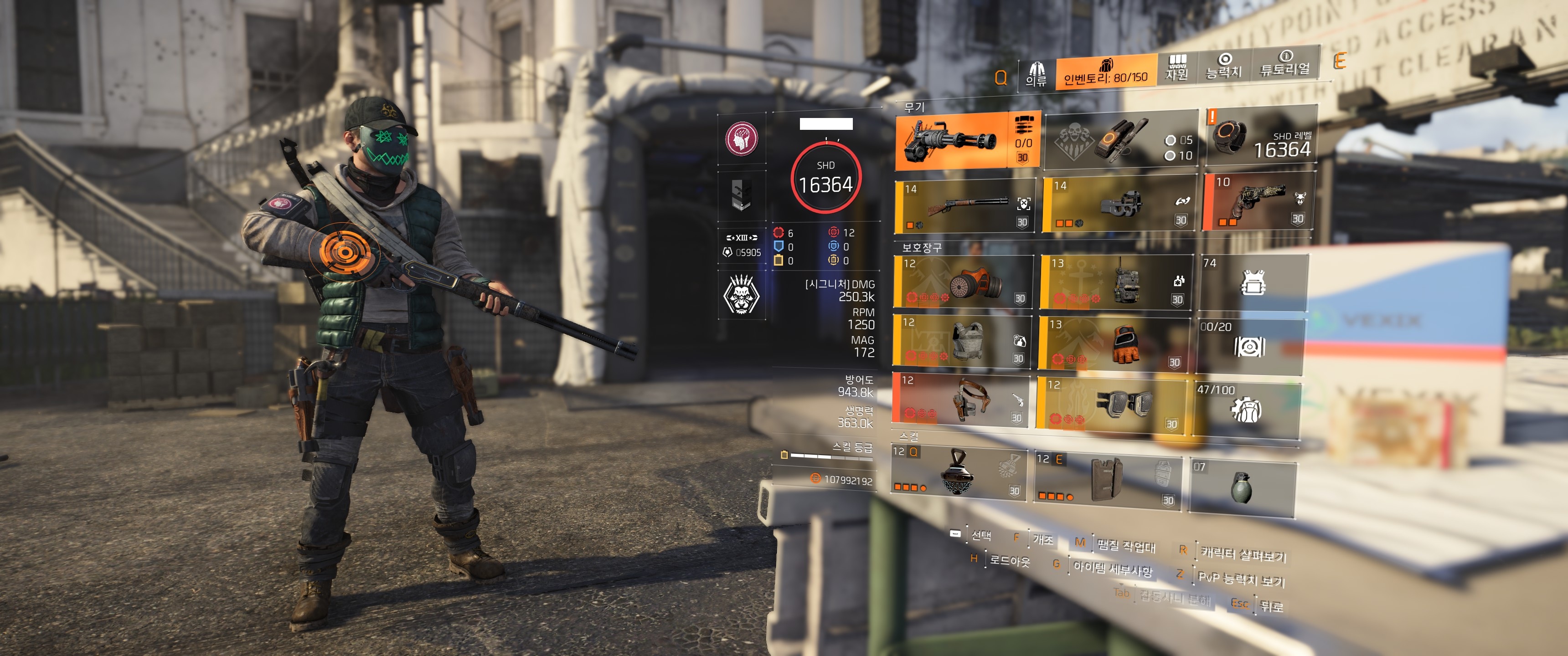Screen dimensions: 1568x656
Task: Open the gas mask gear slot
Action: (965, 282)
